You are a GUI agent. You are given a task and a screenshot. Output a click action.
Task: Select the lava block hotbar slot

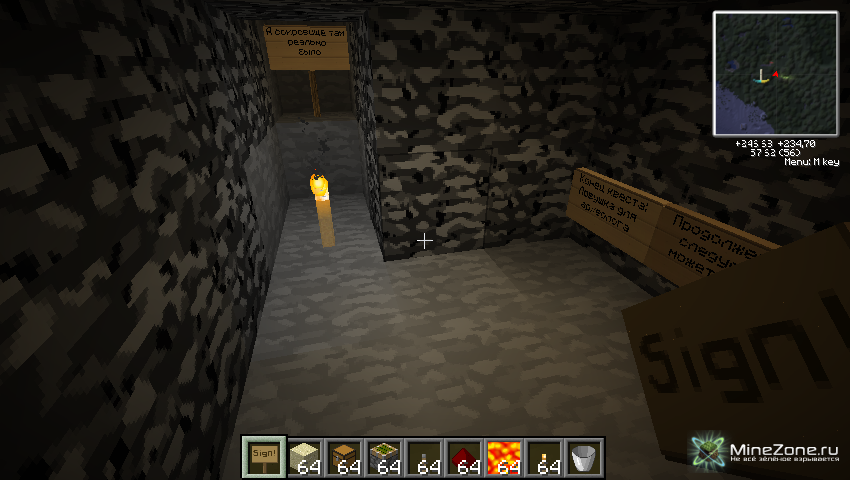(x=505, y=456)
